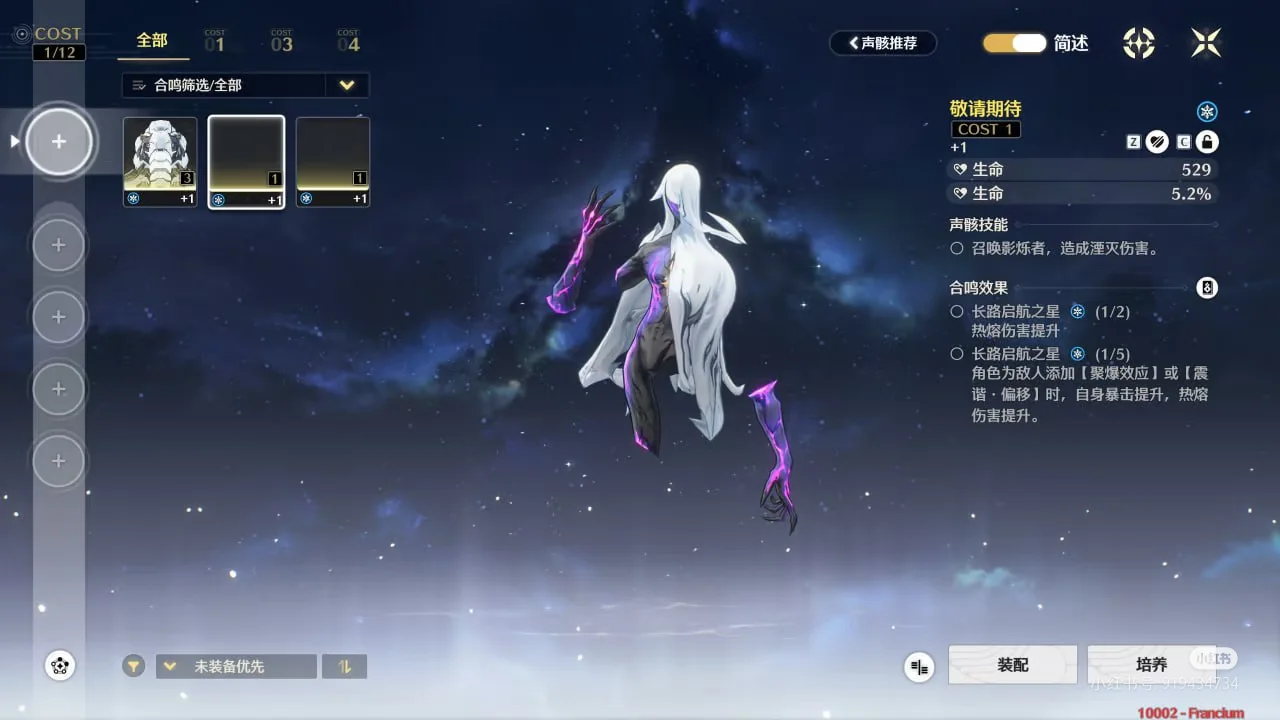Open the 合鸣效果 detail icon

pyautogui.click(x=1207, y=288)
